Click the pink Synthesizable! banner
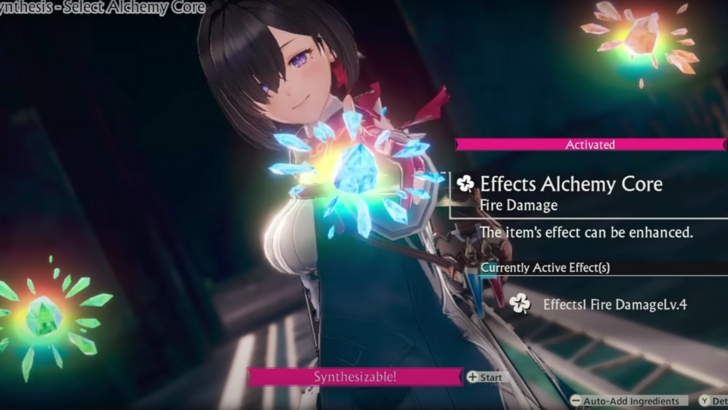This screenshot has height=410, width=728. click(354, 377)
